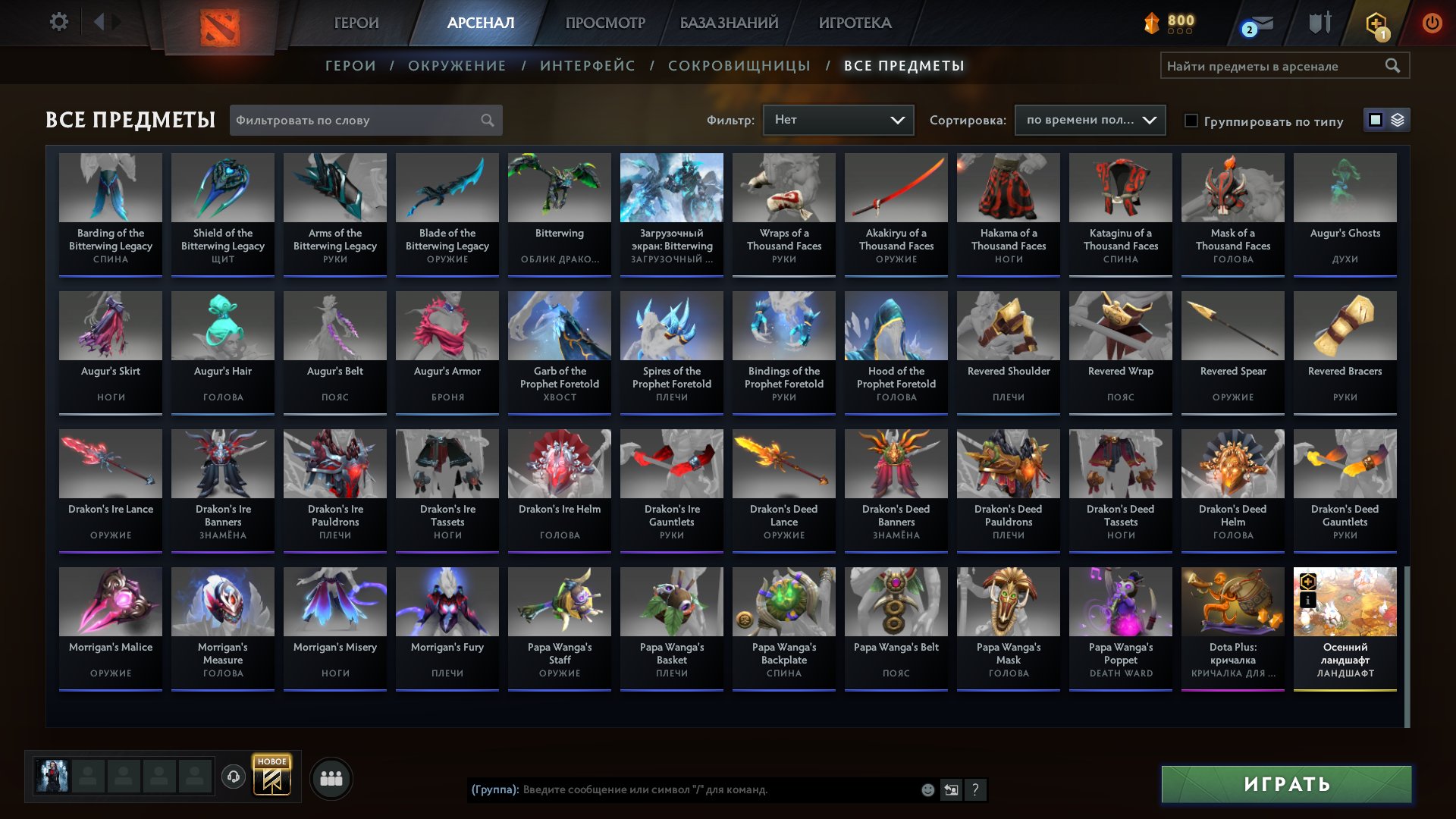Image resolution: width=1456 pixels, height=819 pixels.
Task: Select the 'Drakon's Ire Lance' item thumbnail
Action: pos(110,463)
